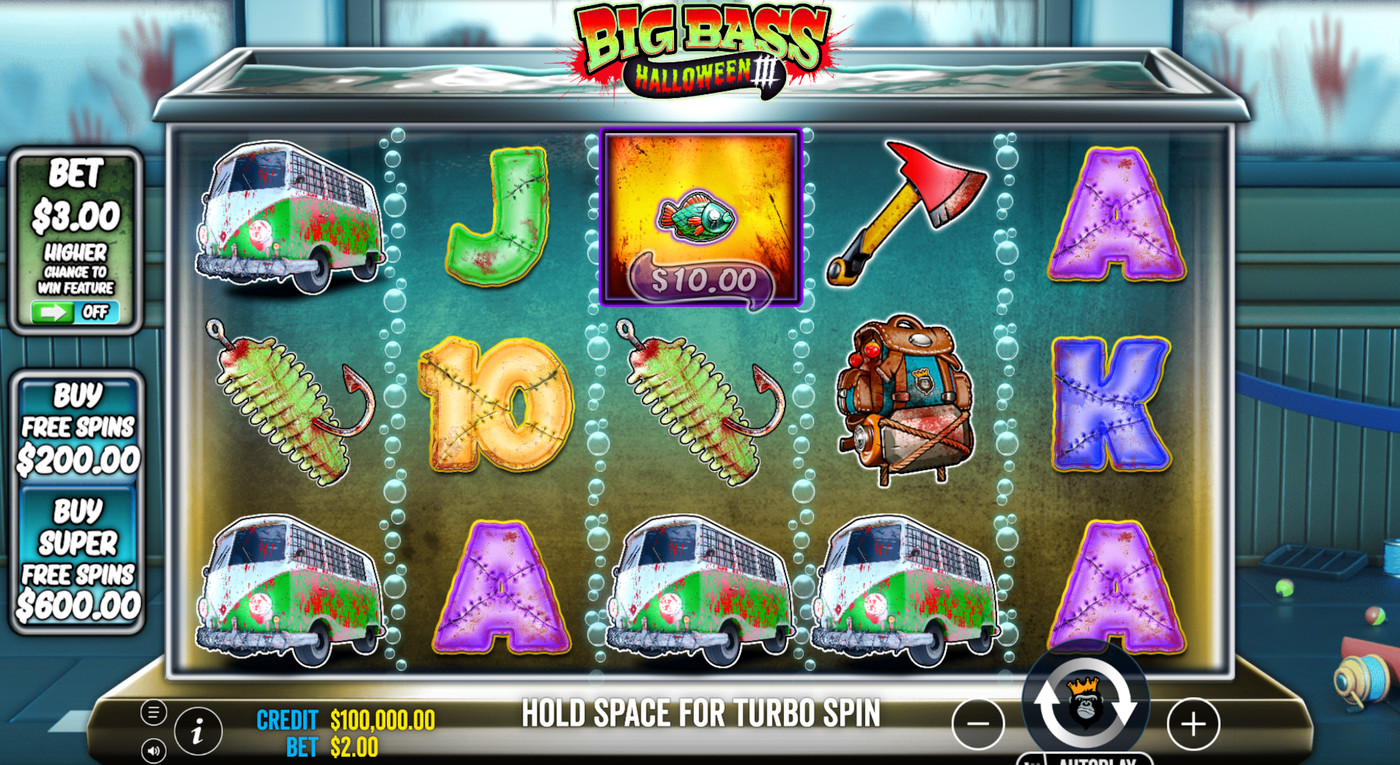The height and width of the screenshot is (765, 1400).
Task: Open the hamburger settings menu
Action: (x=154, y=712)
